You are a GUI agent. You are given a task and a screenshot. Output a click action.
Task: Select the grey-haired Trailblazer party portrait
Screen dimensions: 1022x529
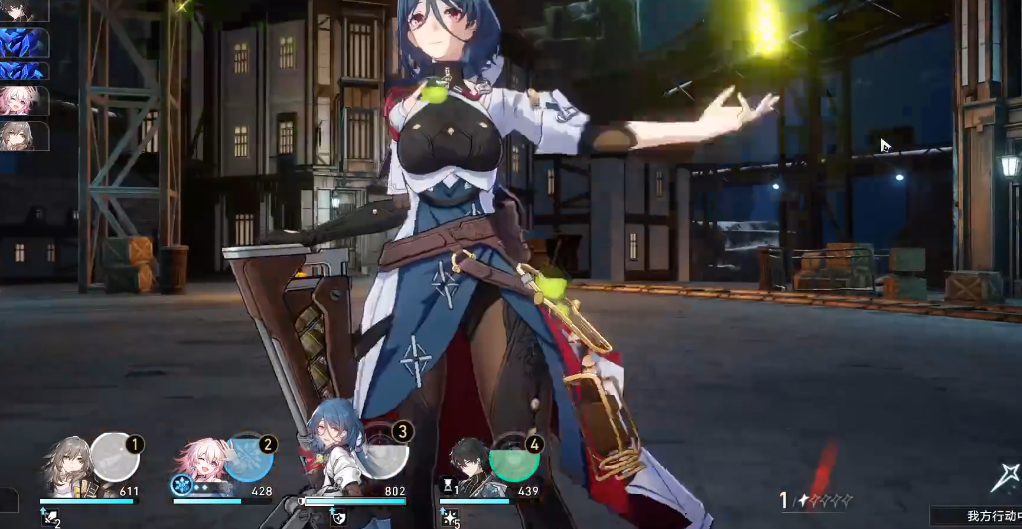point(67,467)
